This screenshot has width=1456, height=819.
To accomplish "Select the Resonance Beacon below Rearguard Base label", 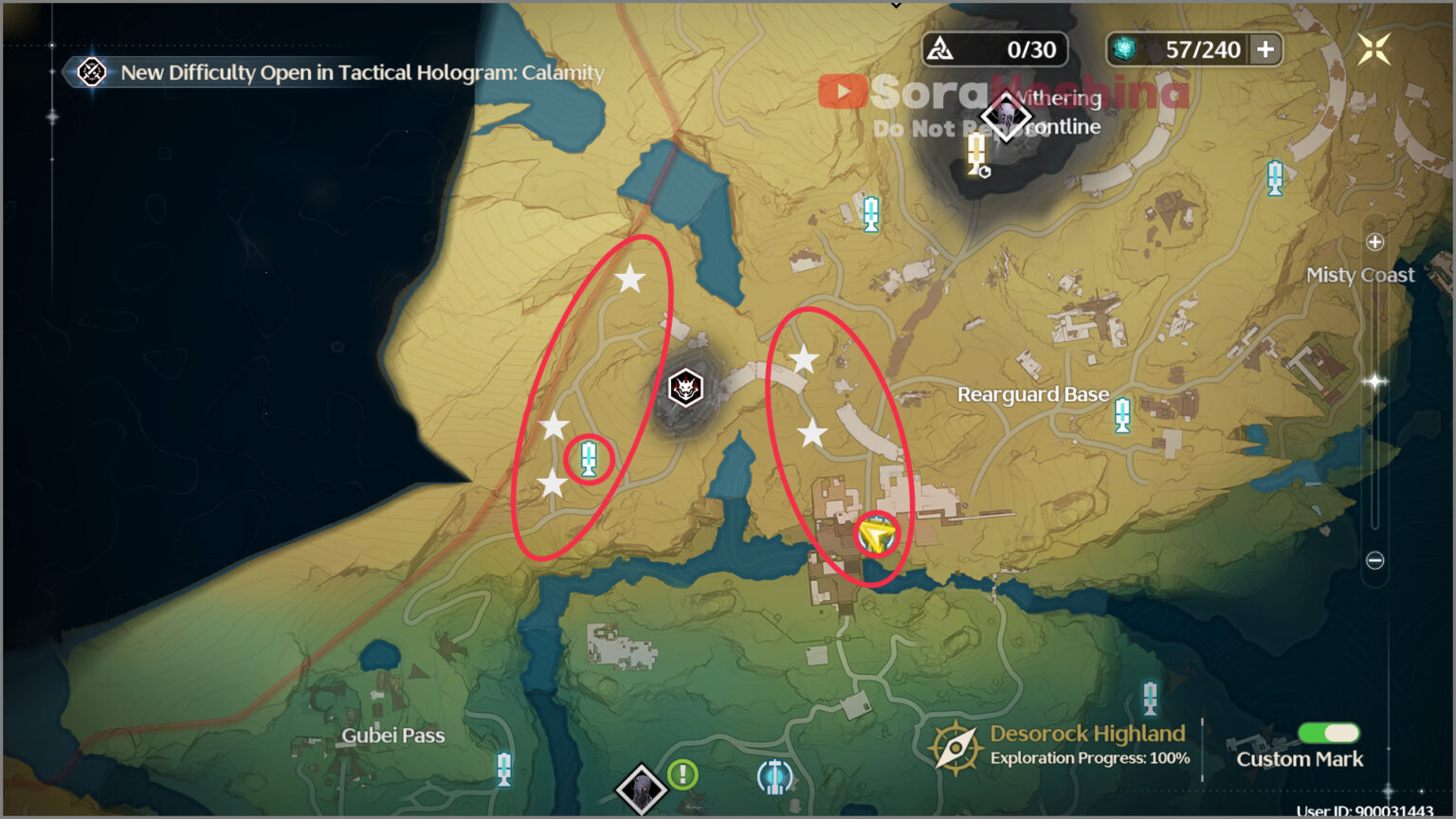I will [x=1122, y=414].
